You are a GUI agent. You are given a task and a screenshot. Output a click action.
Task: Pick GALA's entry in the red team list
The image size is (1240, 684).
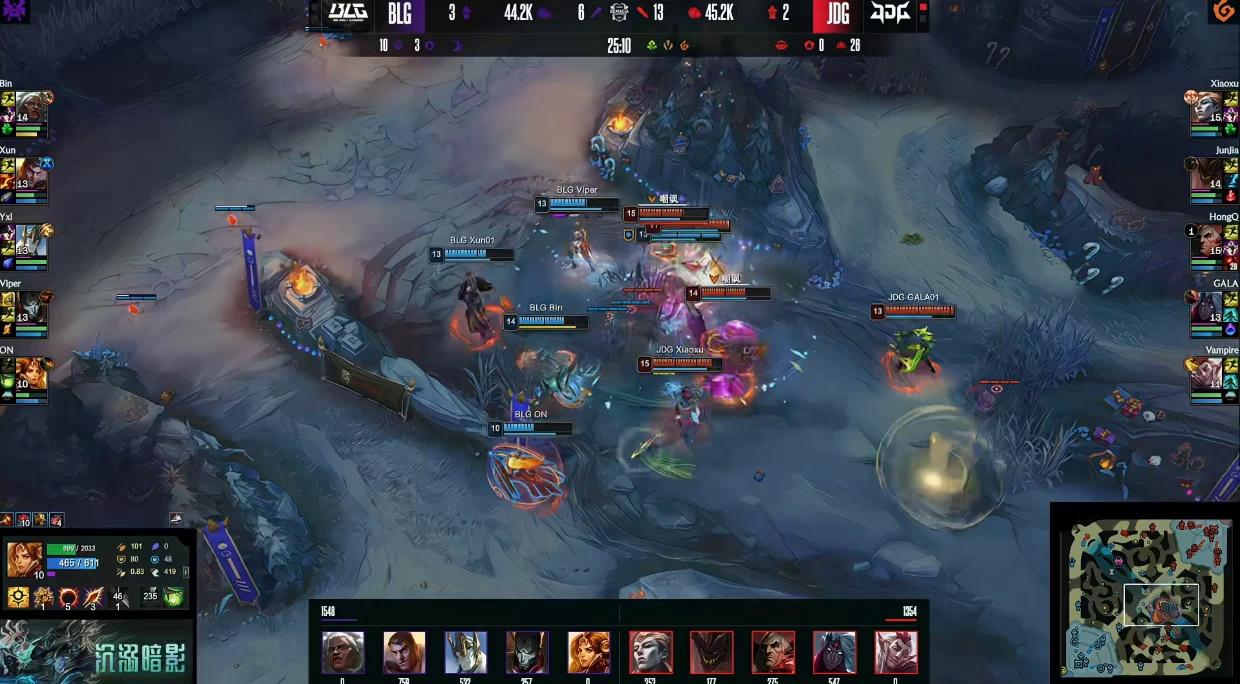tap(1208, 308)
